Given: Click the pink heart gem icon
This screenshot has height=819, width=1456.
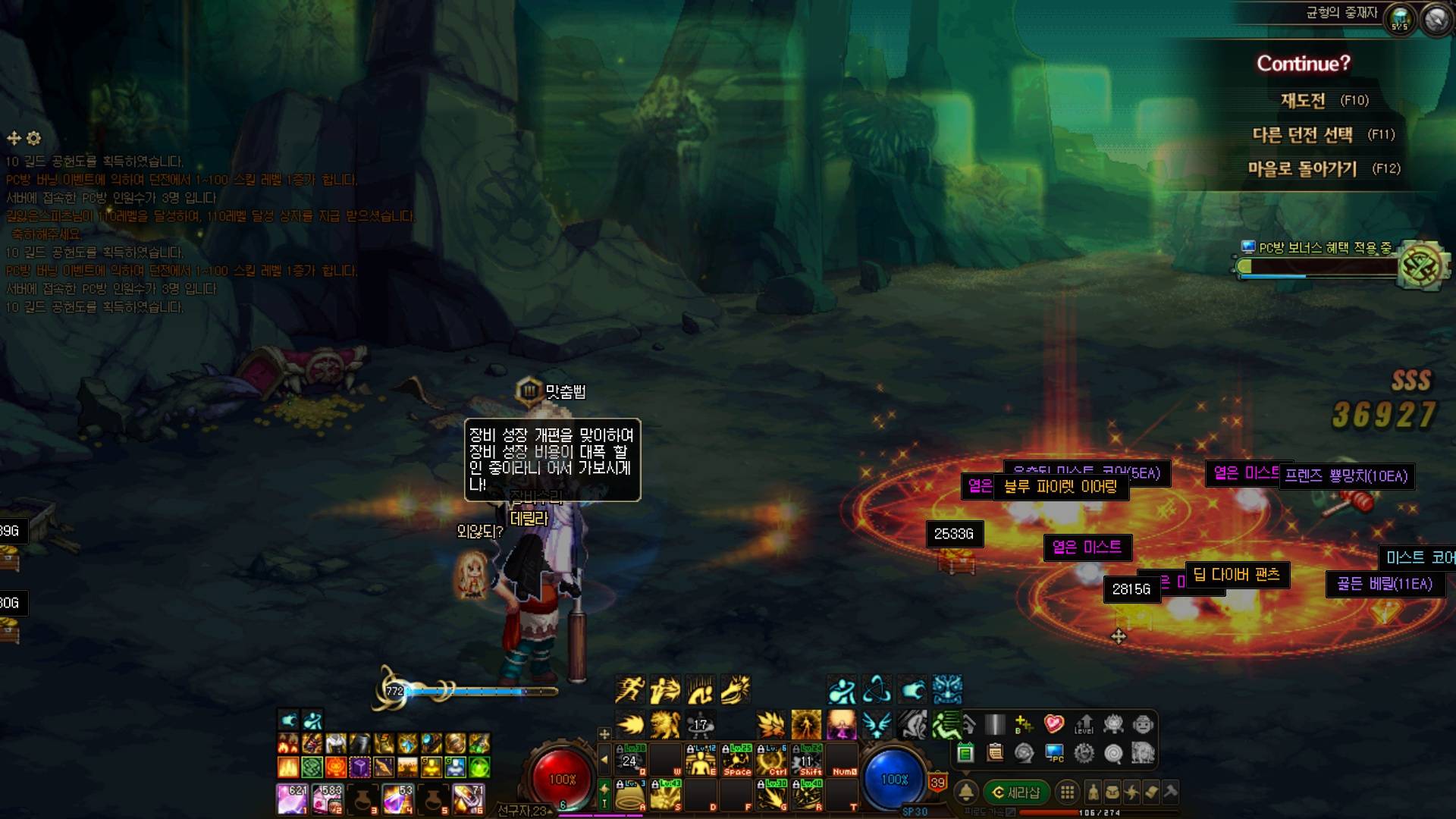Looking at the screenshot, I should coord(1054,724).
